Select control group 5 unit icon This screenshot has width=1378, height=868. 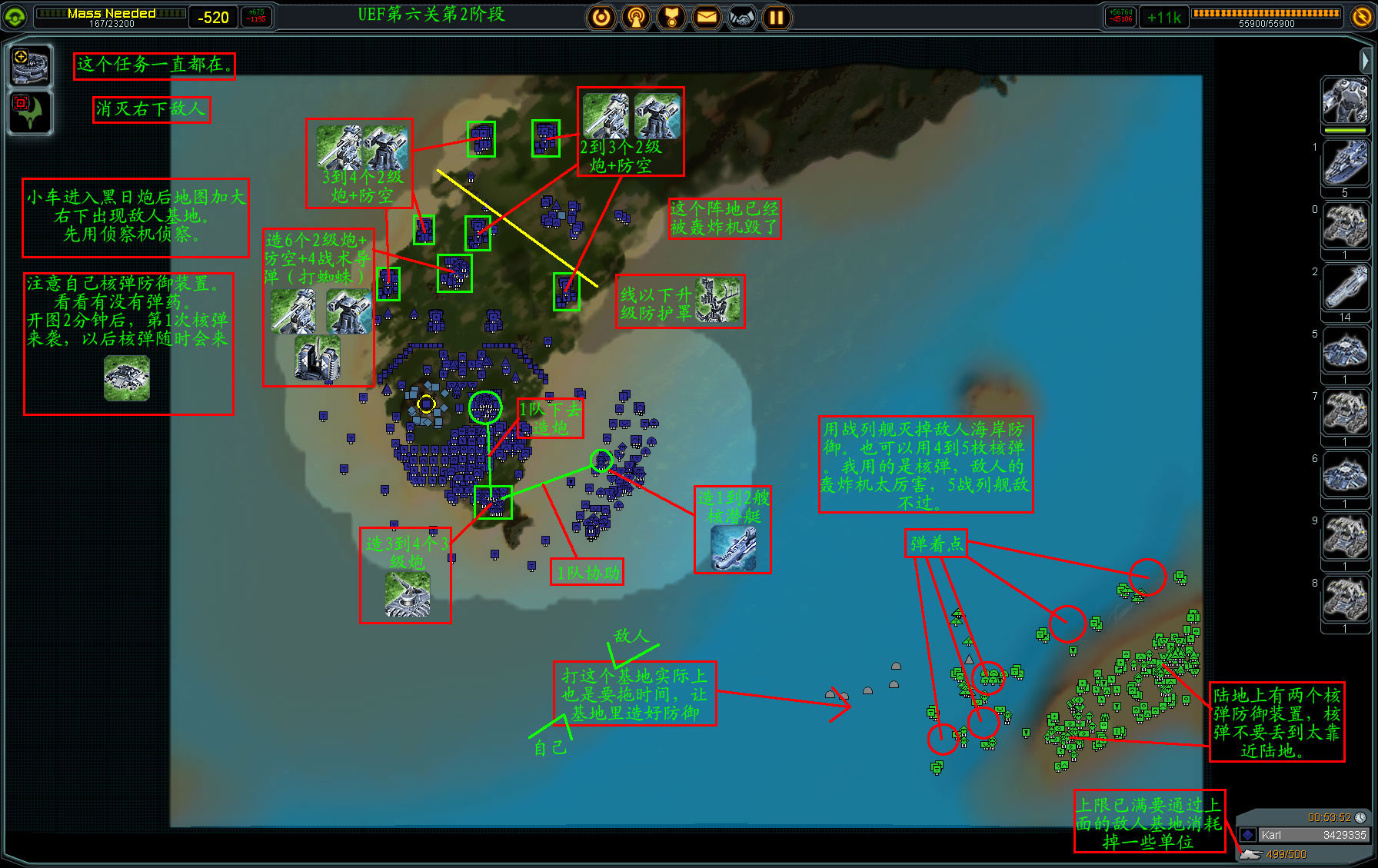point(1345,351)
